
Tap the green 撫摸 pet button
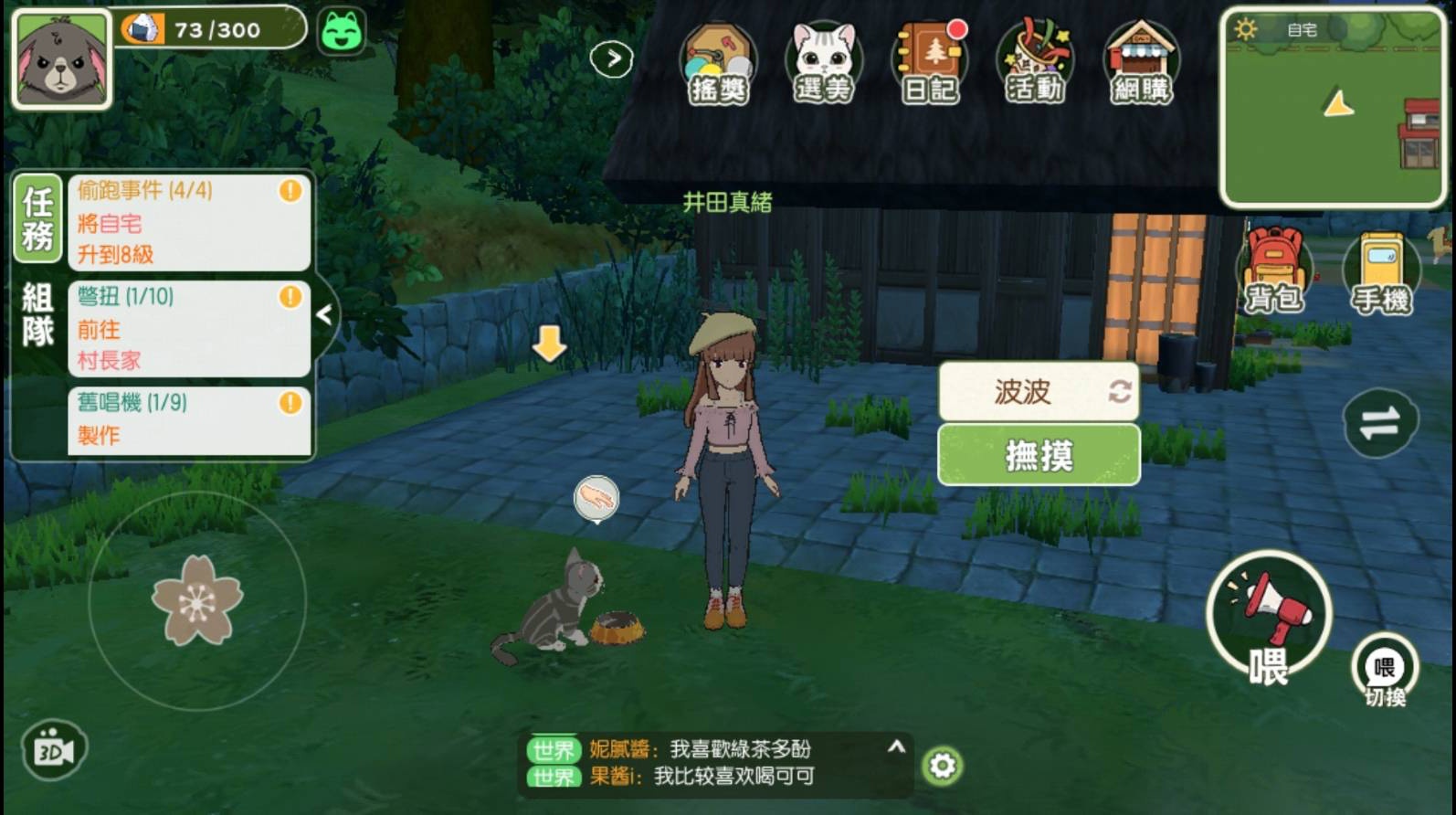tap(1039, 454)
